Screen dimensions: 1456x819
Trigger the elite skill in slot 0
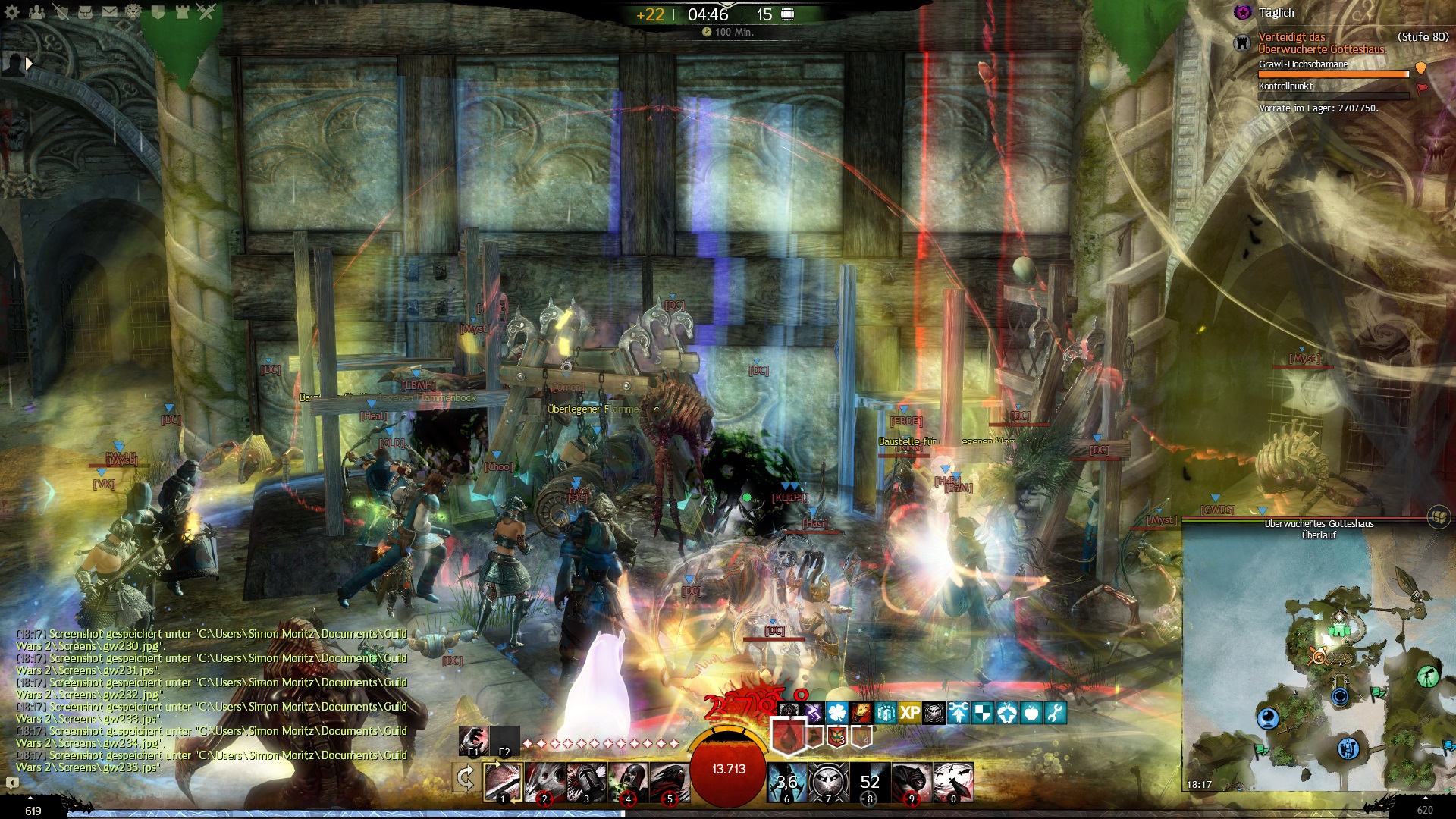[x=953, y=782]
